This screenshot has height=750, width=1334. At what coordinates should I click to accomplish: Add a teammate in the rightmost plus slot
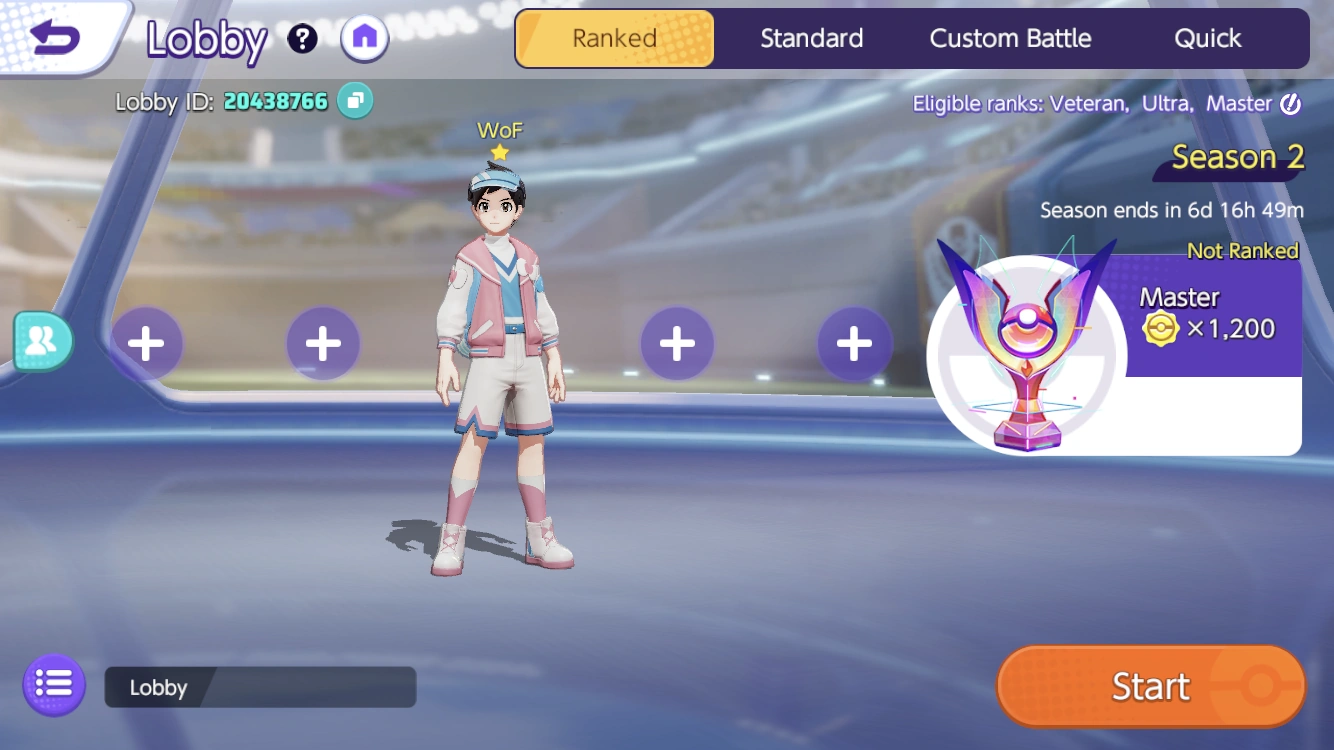coord(855,342)
